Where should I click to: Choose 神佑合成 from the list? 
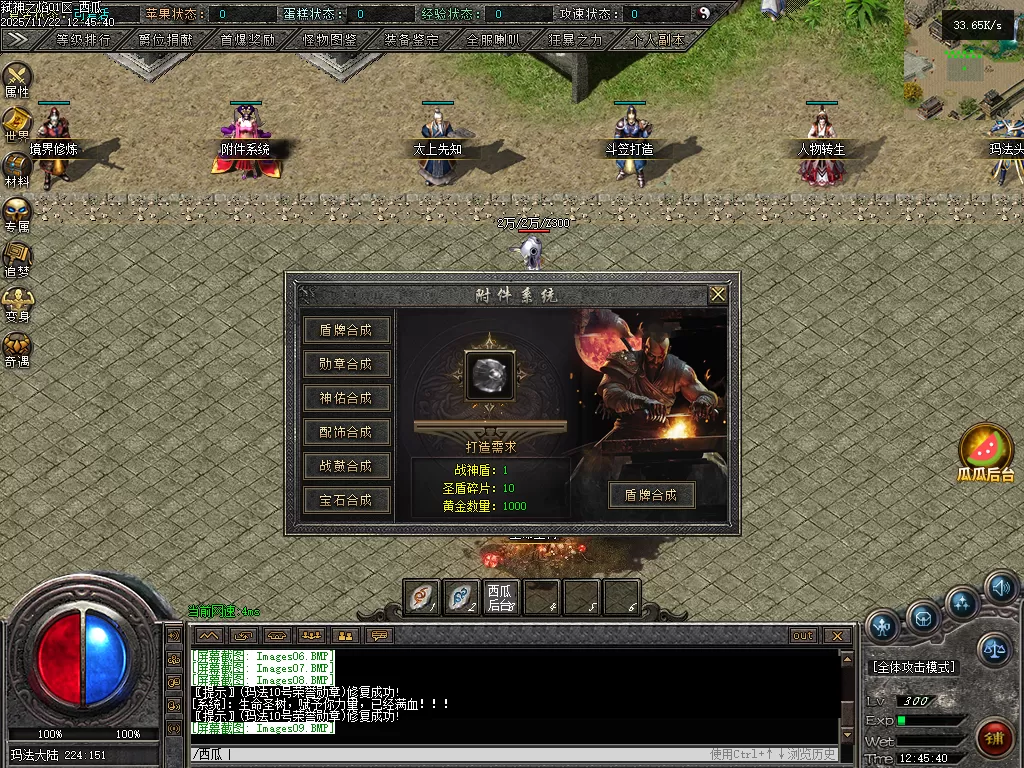click(x=346, y=398)
